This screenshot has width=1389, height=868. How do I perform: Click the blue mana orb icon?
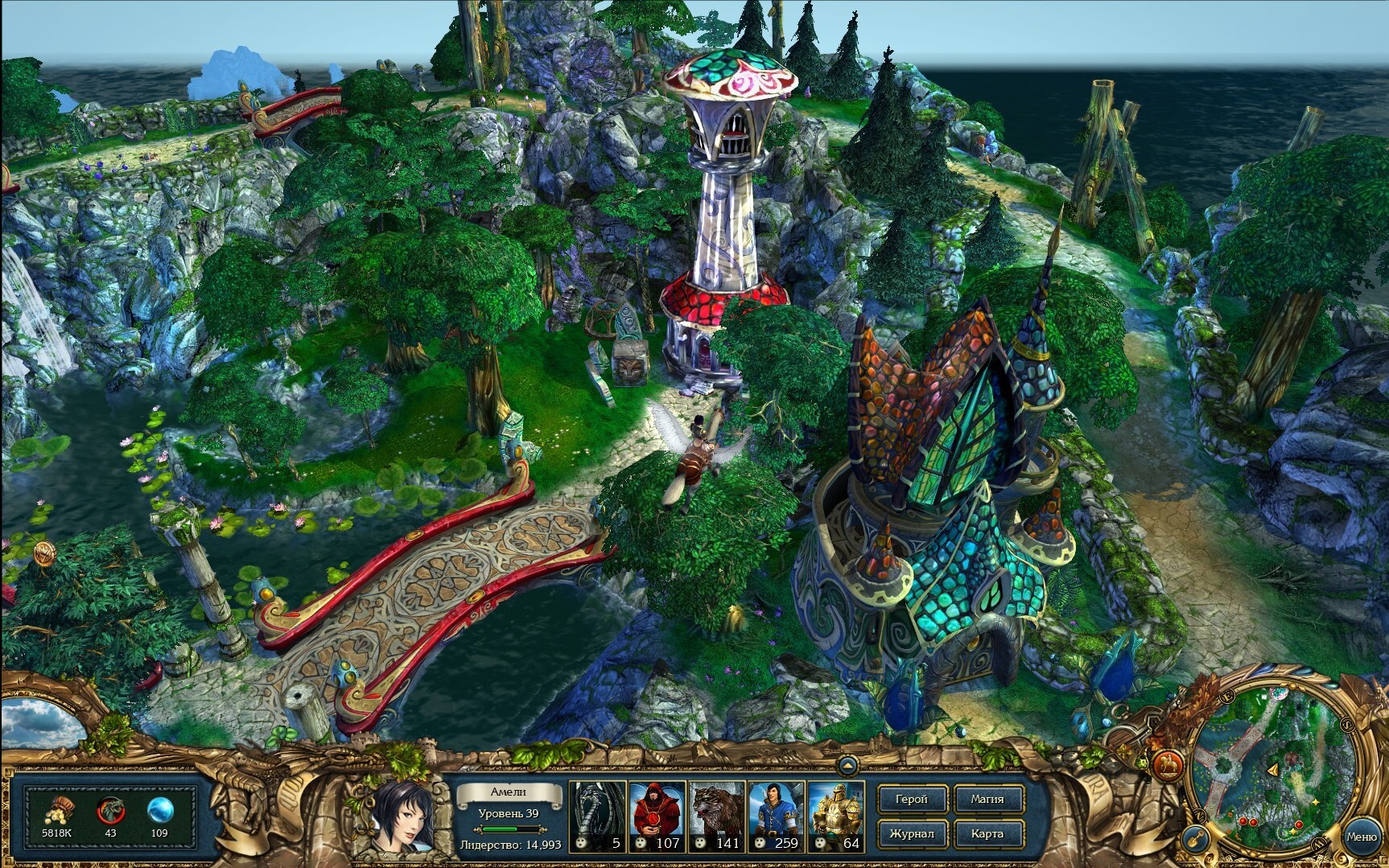tap(160, 810)
